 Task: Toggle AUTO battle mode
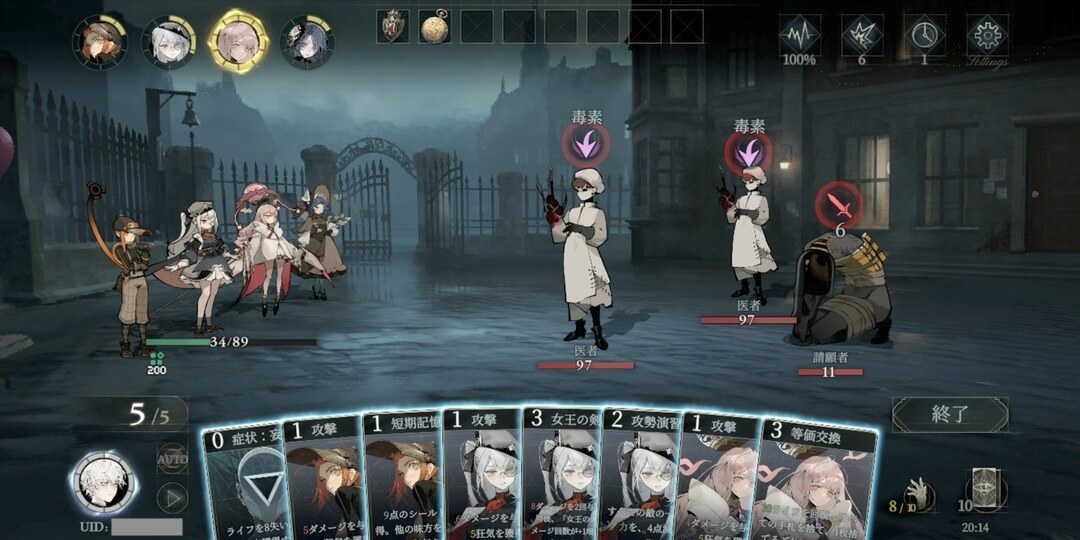(x=172, y=459)
